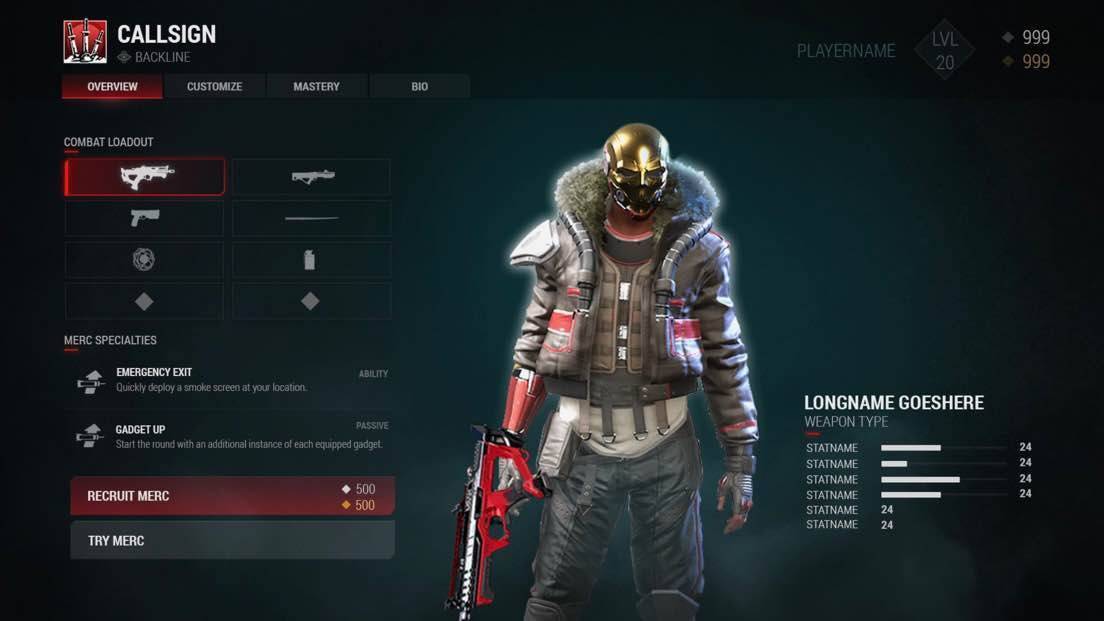Choose the canister grenade slot
Image resolution: width=1104 pixels, height=621 pixels.
(x=312, y=260)
